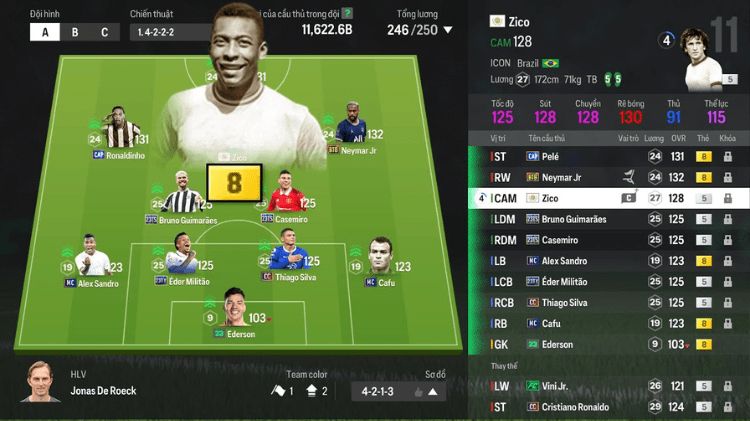Toggle the lock on Casemiro's row
The height and width of the screenshot is (421, 750).
[727, 240]
